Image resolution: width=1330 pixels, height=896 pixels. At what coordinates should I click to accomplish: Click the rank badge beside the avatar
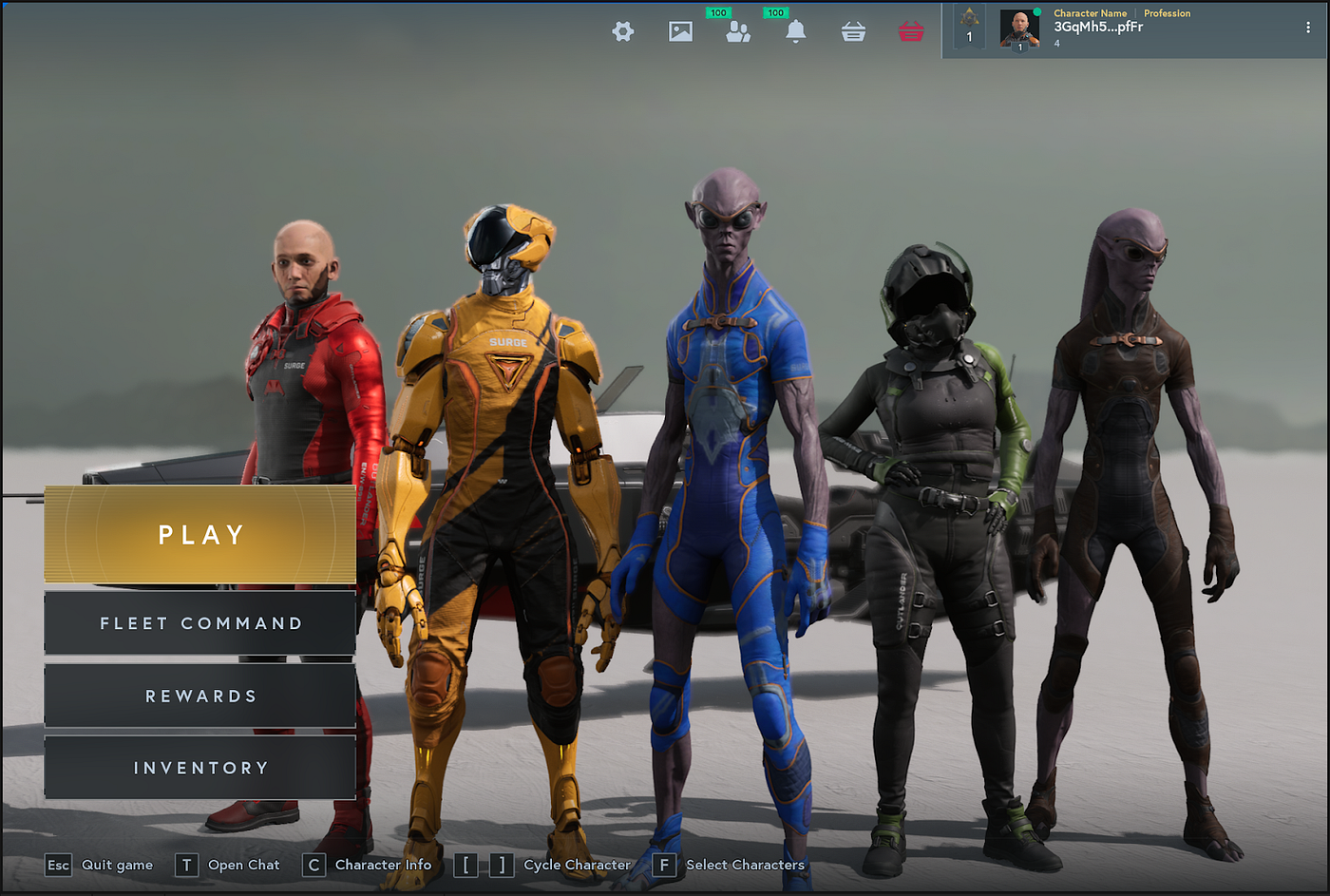(x=969, y=27)
